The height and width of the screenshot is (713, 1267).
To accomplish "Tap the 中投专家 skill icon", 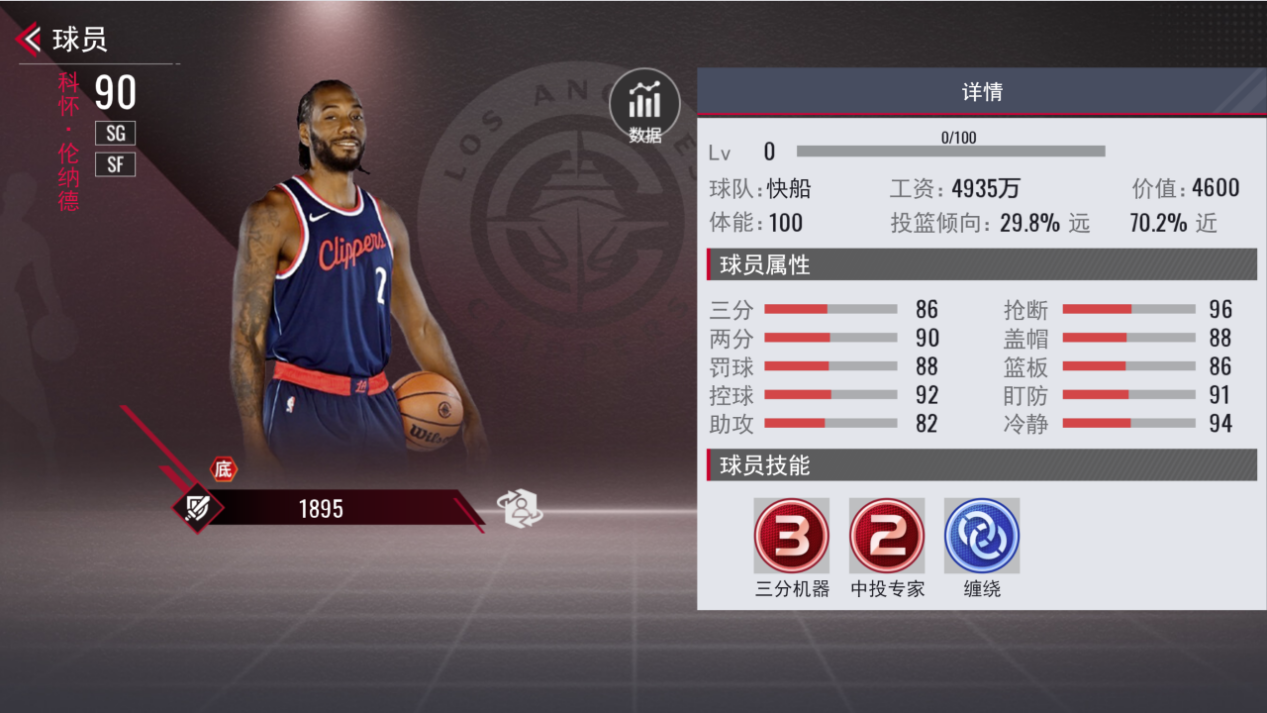I will coord(886,536).
